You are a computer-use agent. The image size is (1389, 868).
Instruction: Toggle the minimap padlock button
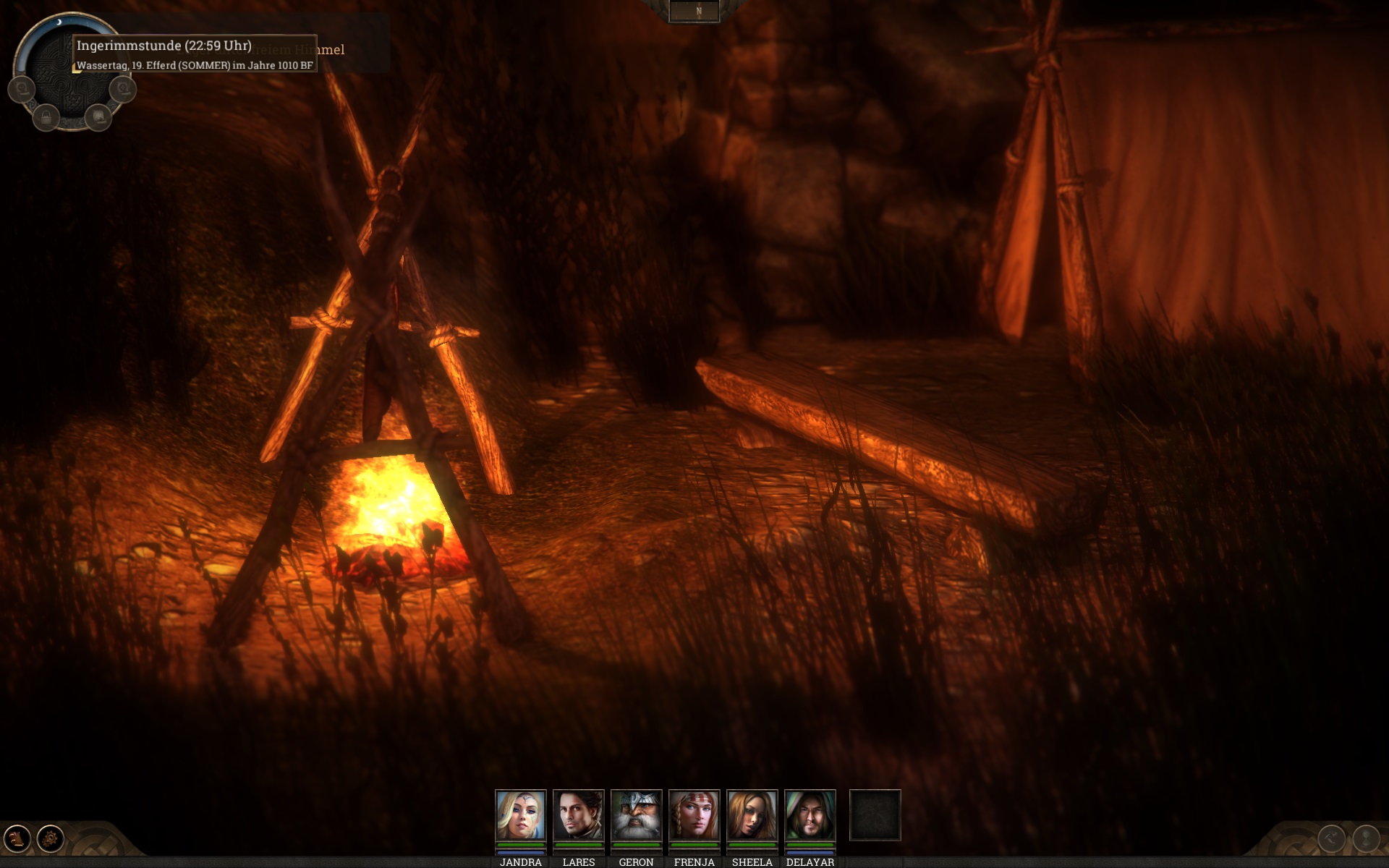click(46, 116)
